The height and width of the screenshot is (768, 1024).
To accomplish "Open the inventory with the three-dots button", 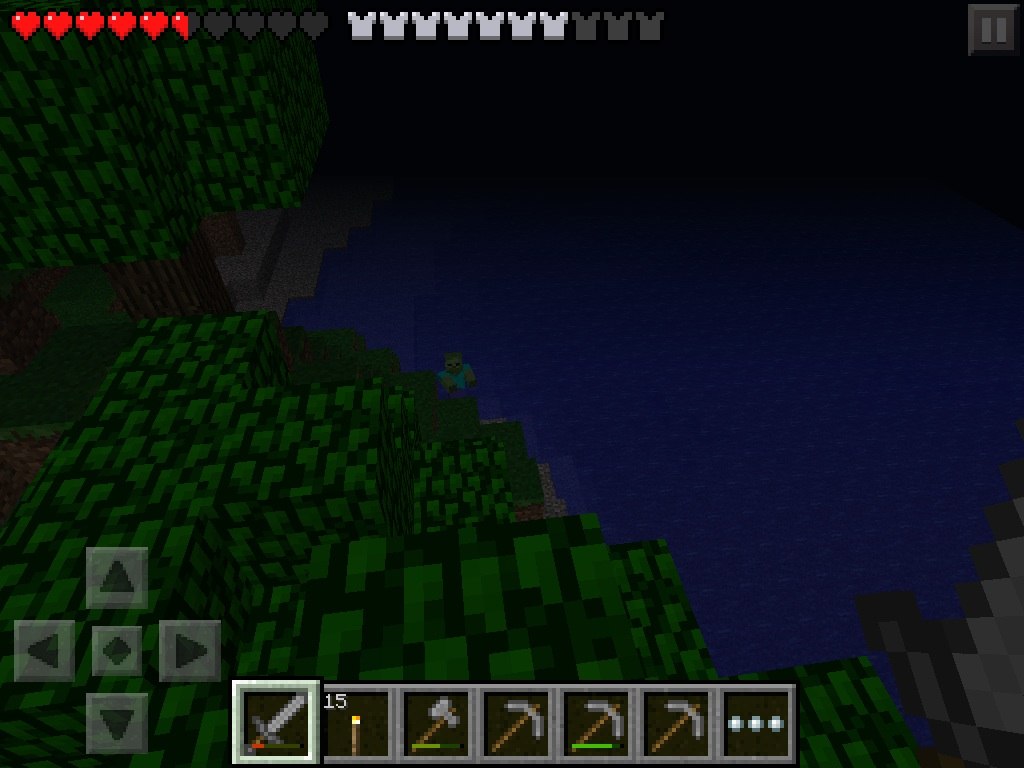I will point(757,722).
